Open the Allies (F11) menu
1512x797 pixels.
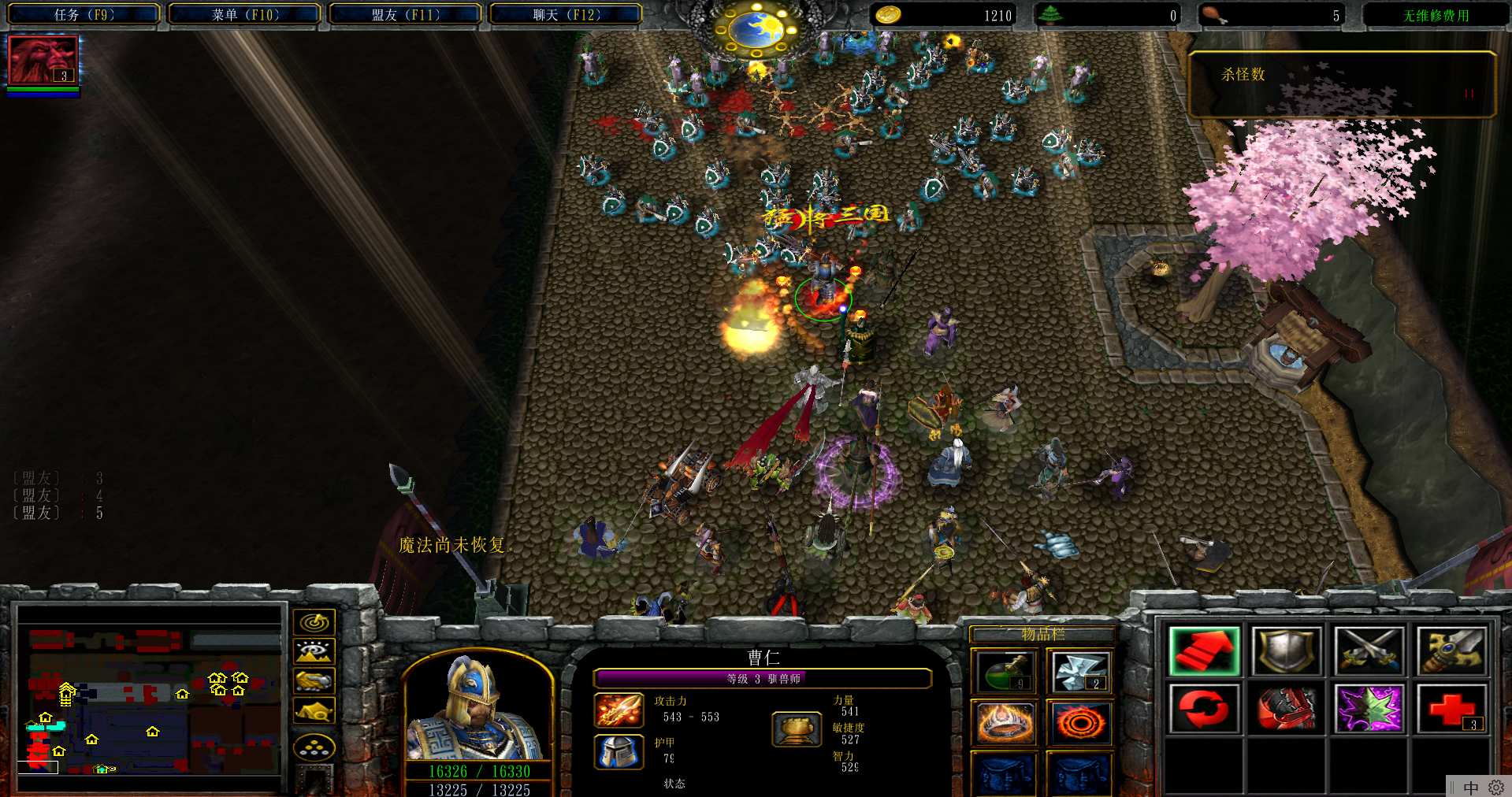pyautogui.click(x=406, y=14)
